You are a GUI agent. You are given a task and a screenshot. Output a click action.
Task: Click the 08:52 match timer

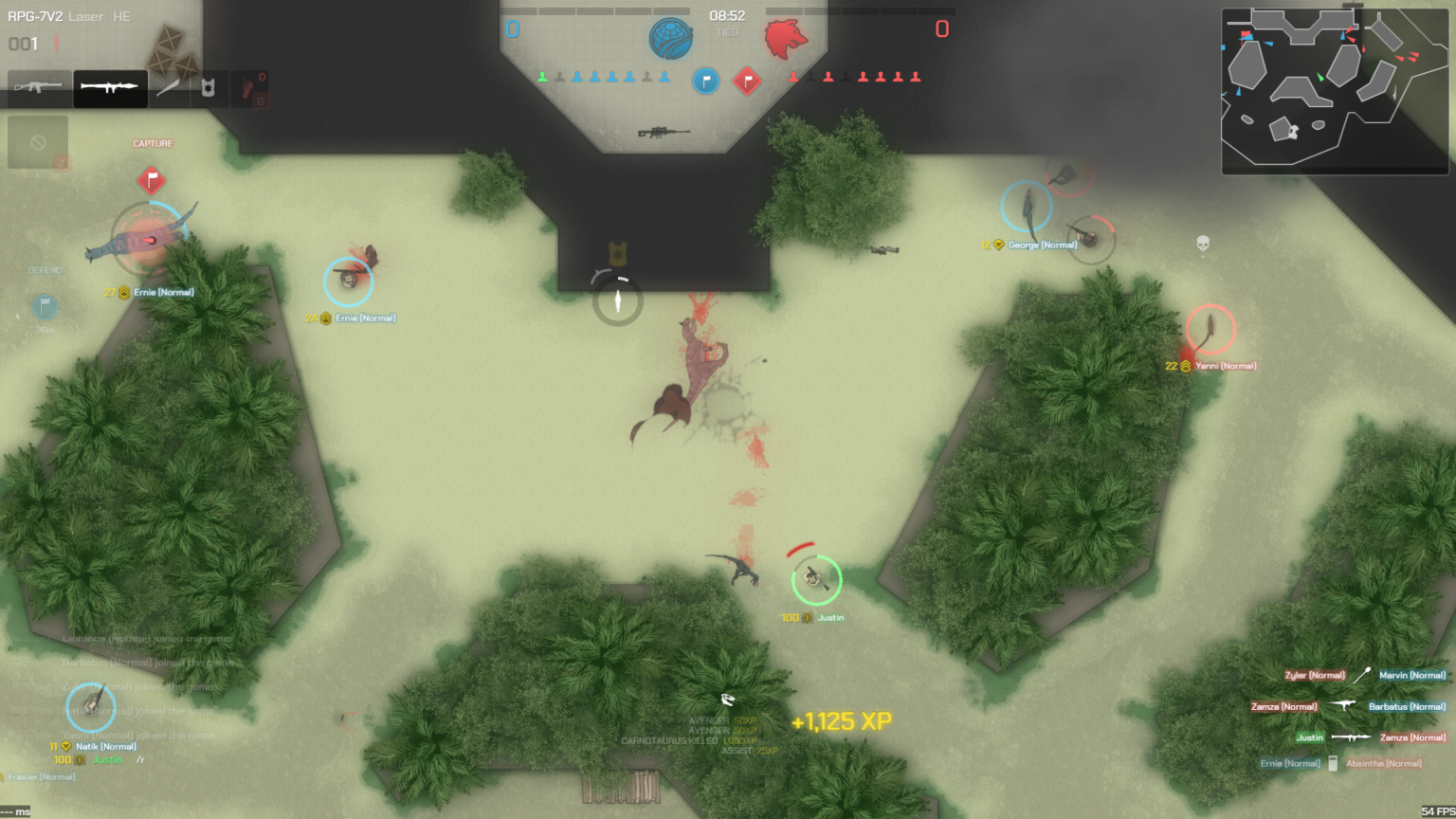[726, 15]
